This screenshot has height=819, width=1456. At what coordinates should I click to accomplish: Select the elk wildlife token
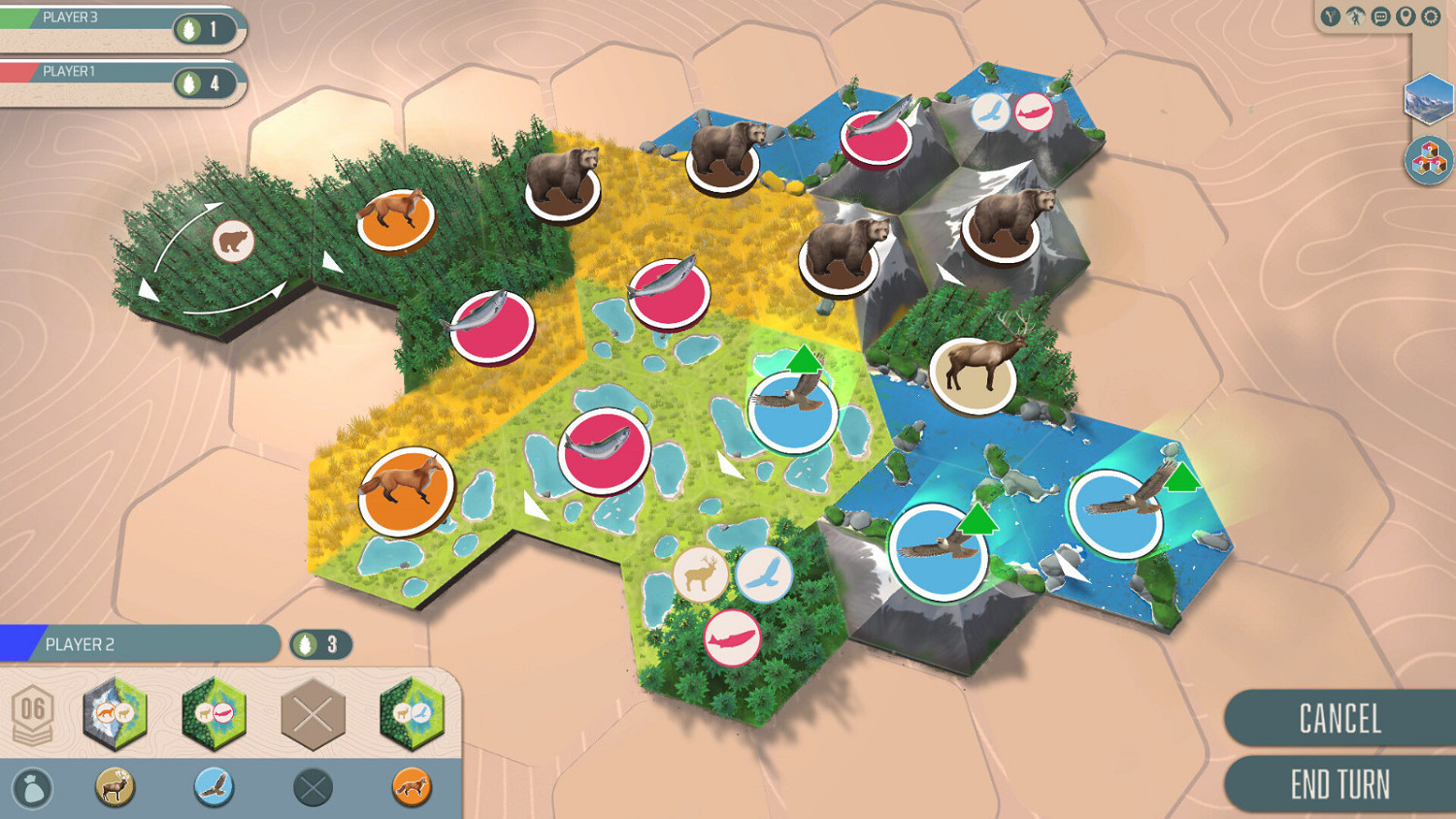click(x=114, y=788)
